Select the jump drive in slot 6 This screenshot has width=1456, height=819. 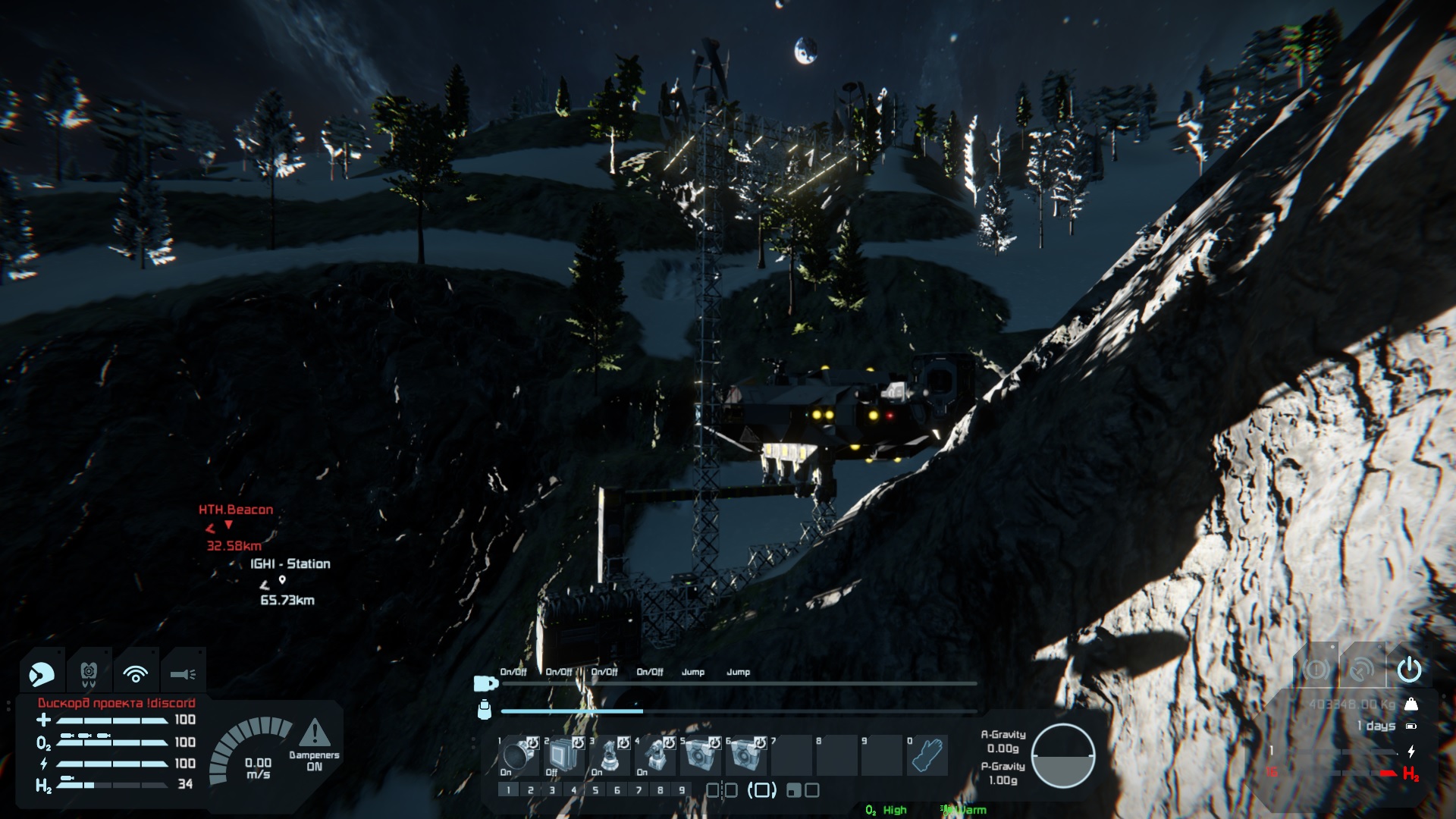[745, 755]
